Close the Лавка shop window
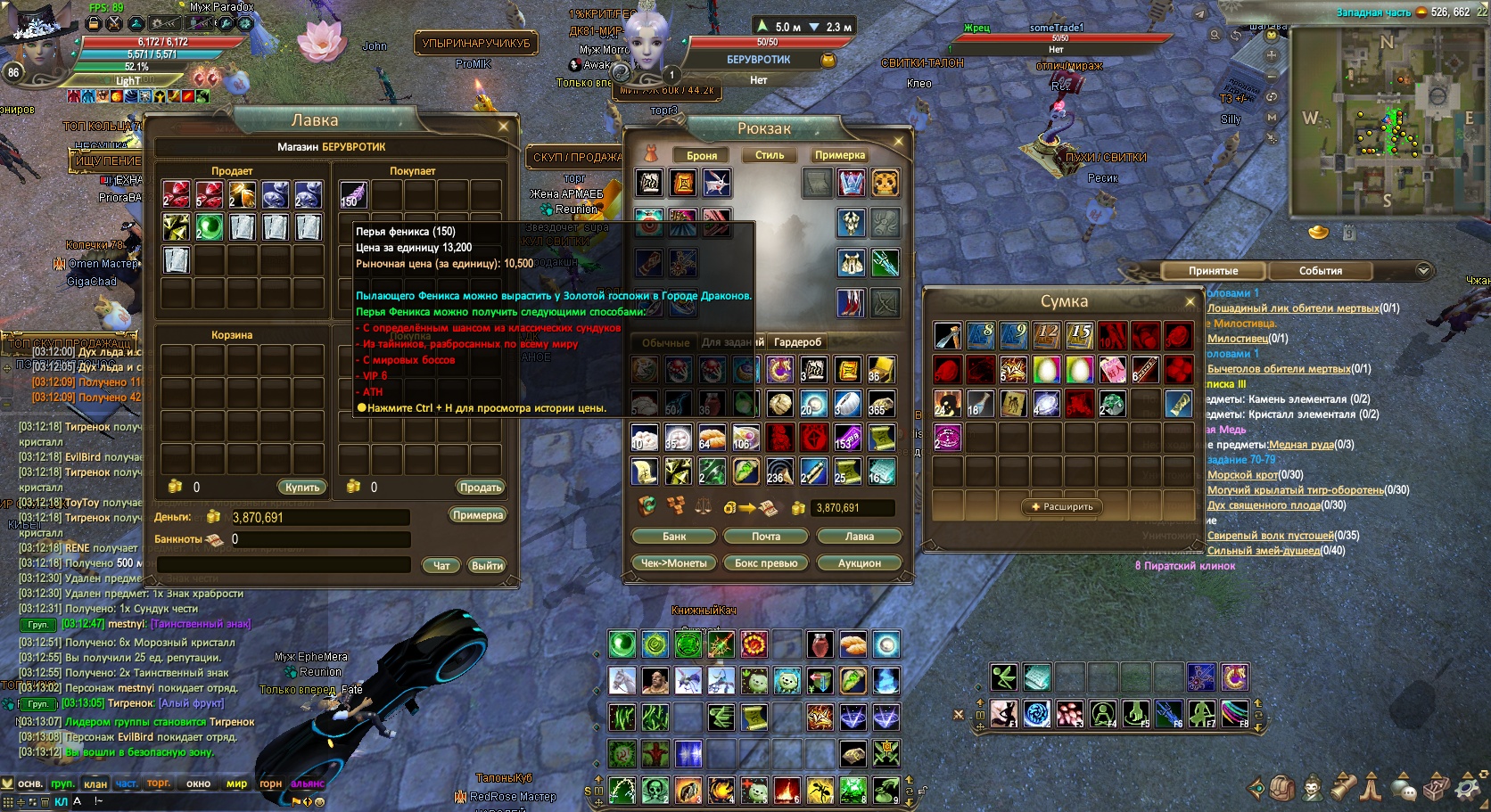 [x=503, y=127]
